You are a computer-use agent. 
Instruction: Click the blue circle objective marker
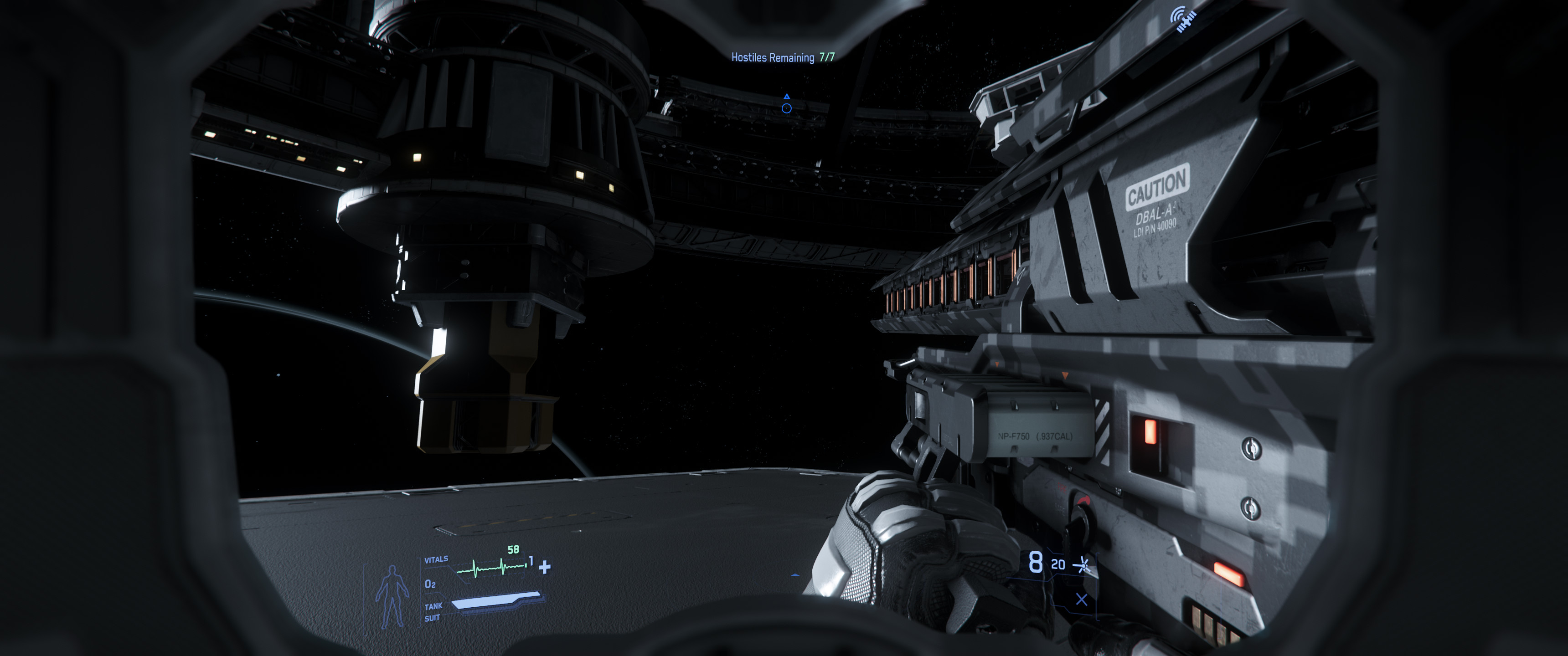786,108
